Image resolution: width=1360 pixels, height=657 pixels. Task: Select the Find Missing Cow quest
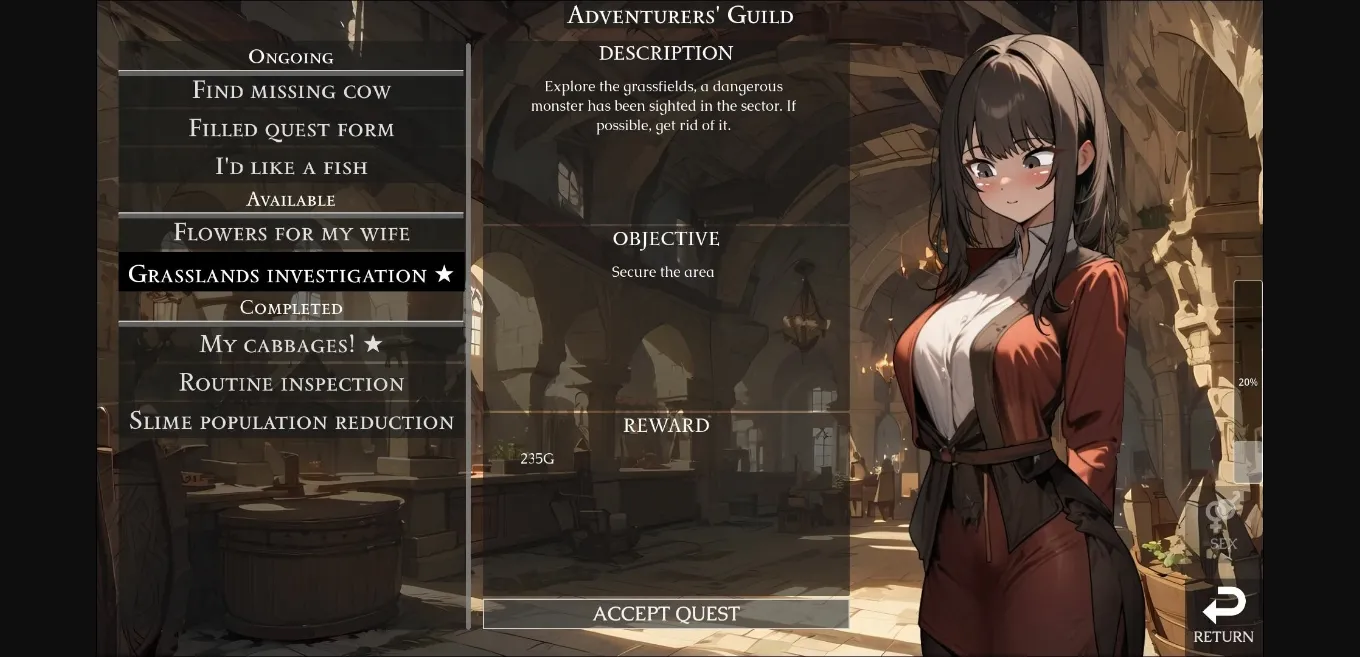pos(291,91)
